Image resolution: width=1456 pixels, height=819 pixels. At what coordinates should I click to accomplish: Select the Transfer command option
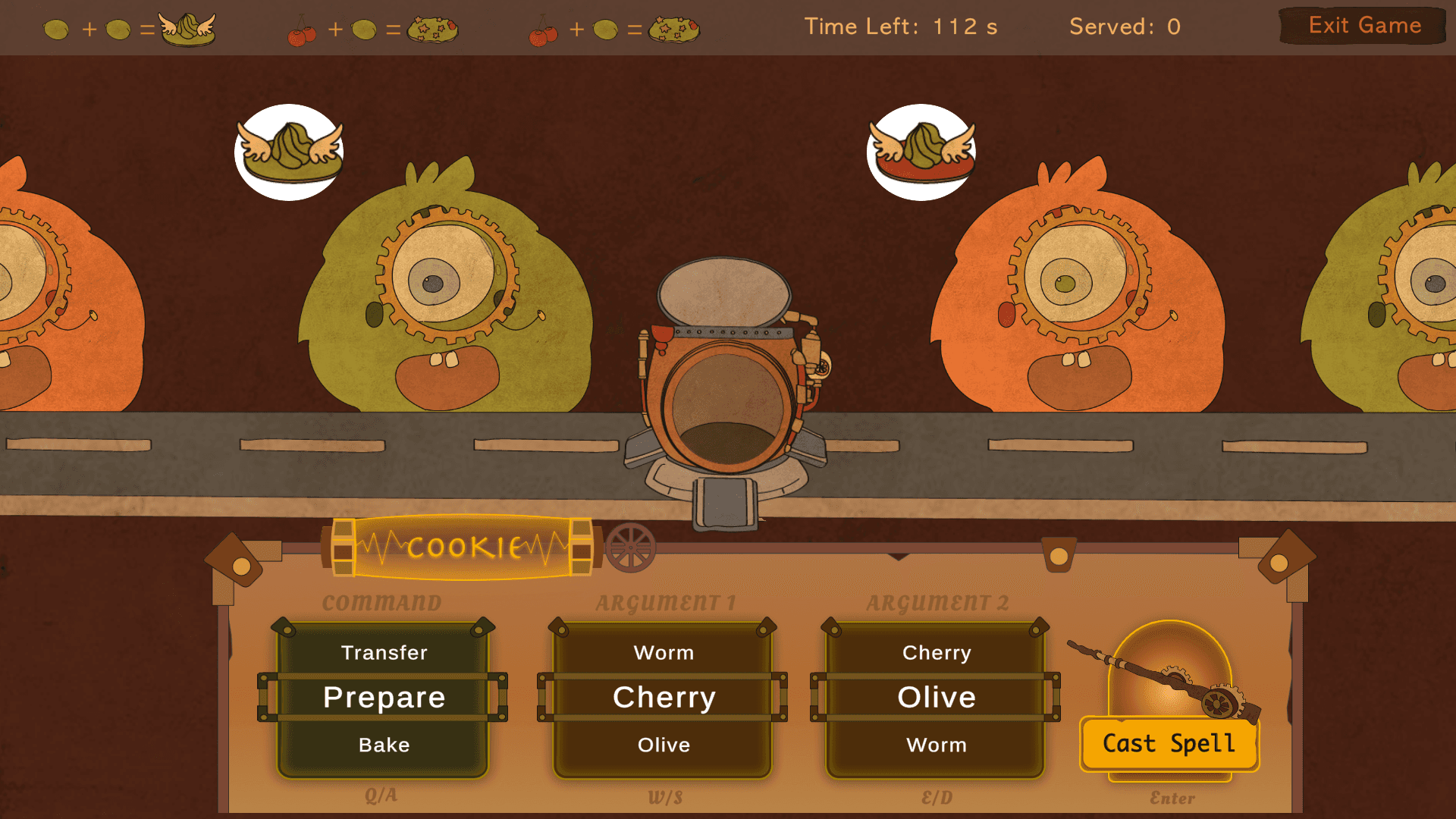click(x=384, y=653)
